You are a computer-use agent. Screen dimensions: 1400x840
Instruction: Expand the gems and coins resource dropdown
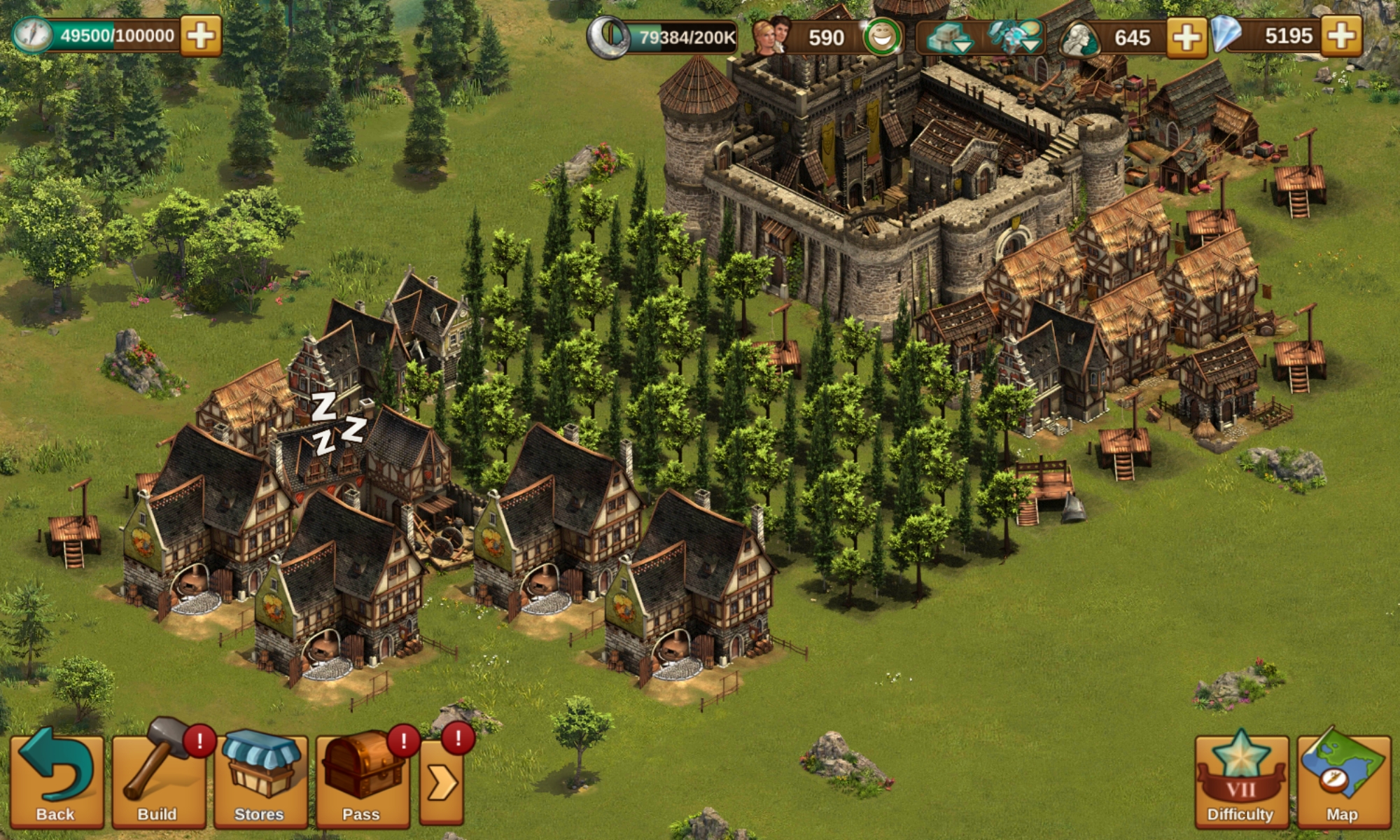click(1015, 37)
